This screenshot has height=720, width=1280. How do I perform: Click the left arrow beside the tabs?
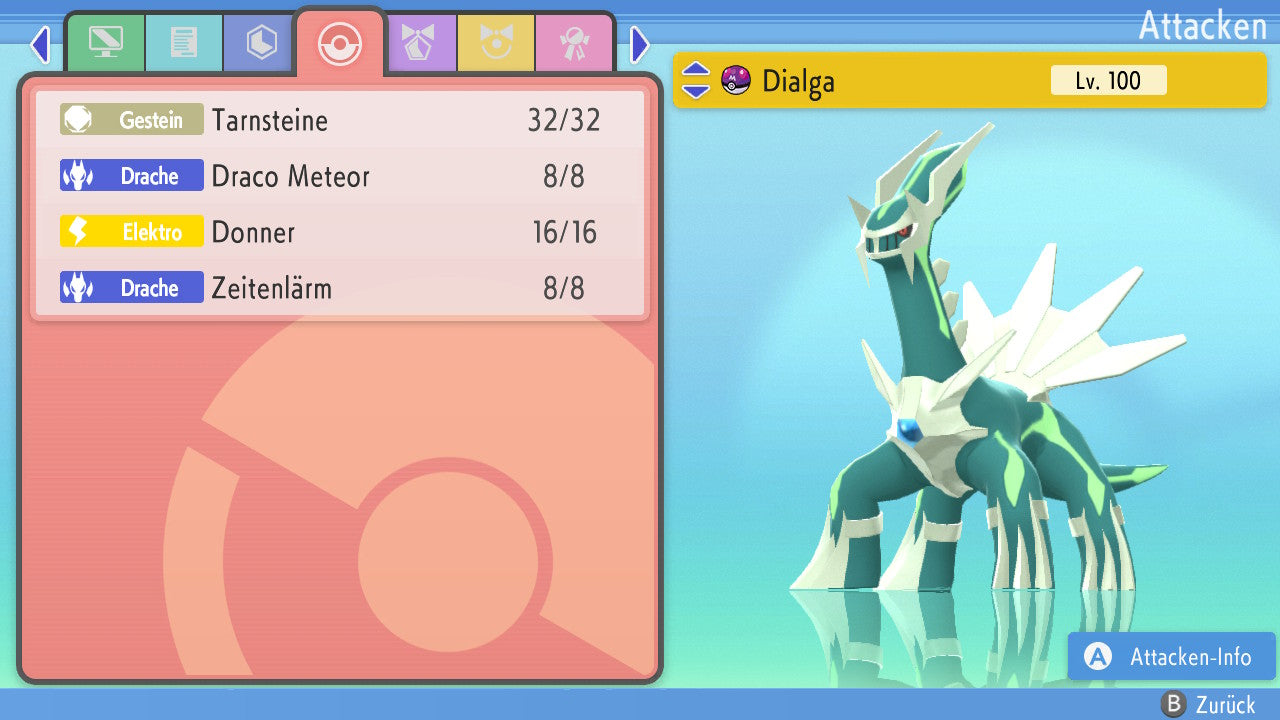point(40,44)
